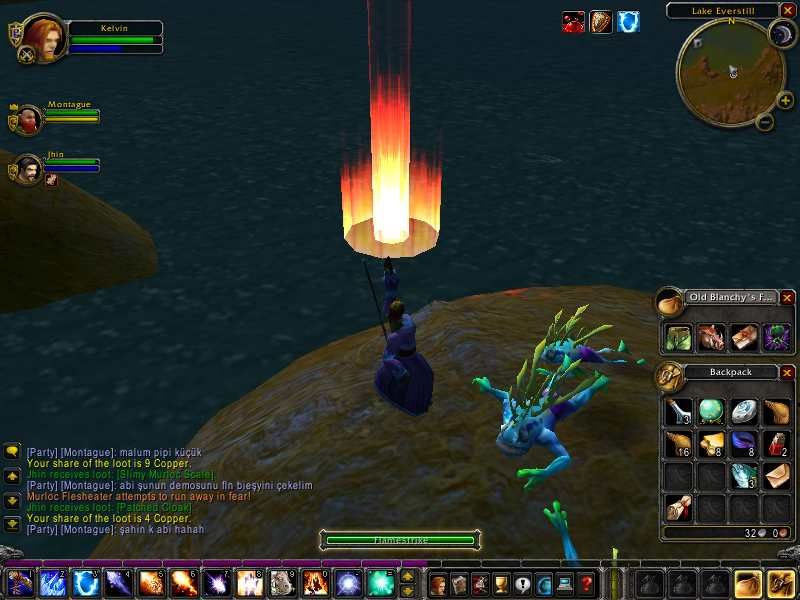This screenshot has width=800, height=600.
Task: Select the green crystal orb in Backpack
Action: point(710,411)
